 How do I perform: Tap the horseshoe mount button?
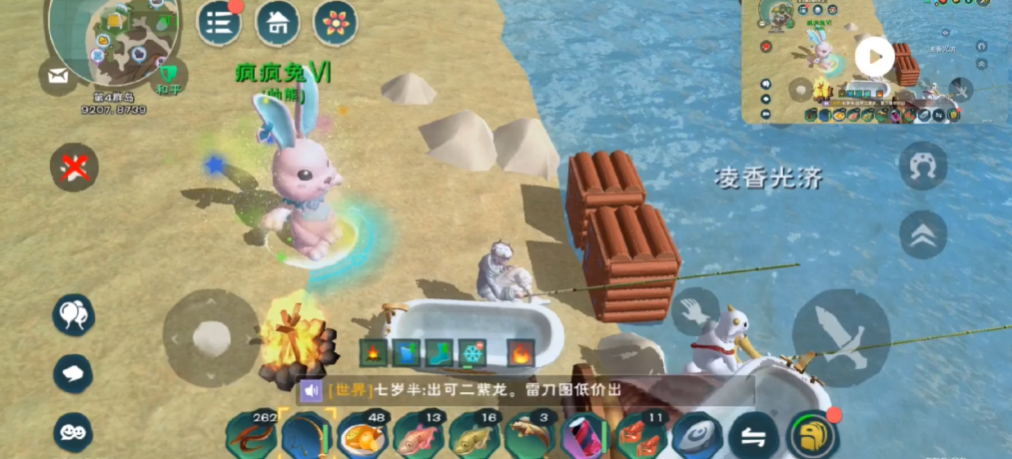(923, 166)
